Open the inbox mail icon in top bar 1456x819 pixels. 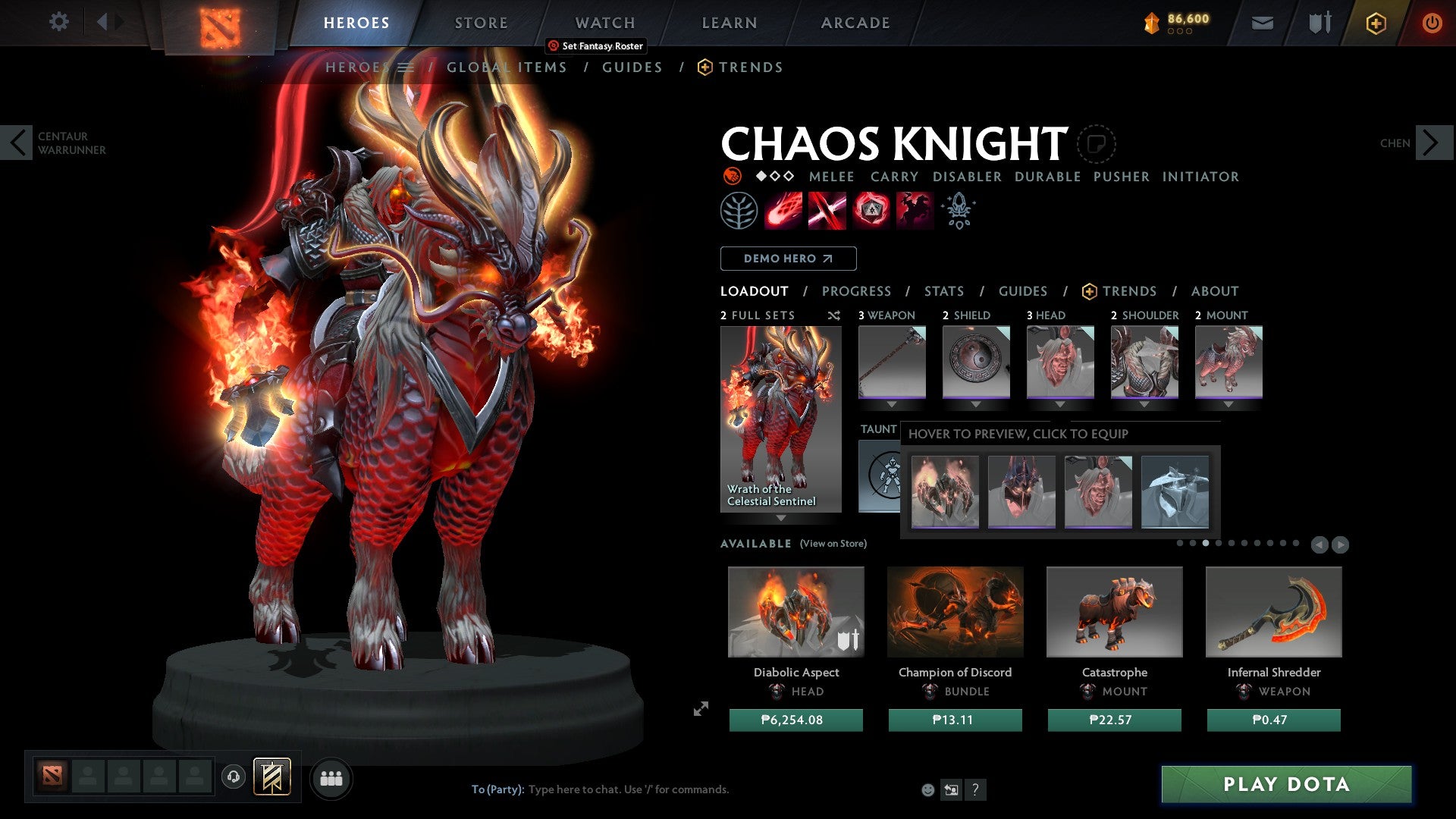tap(1261, 23)
